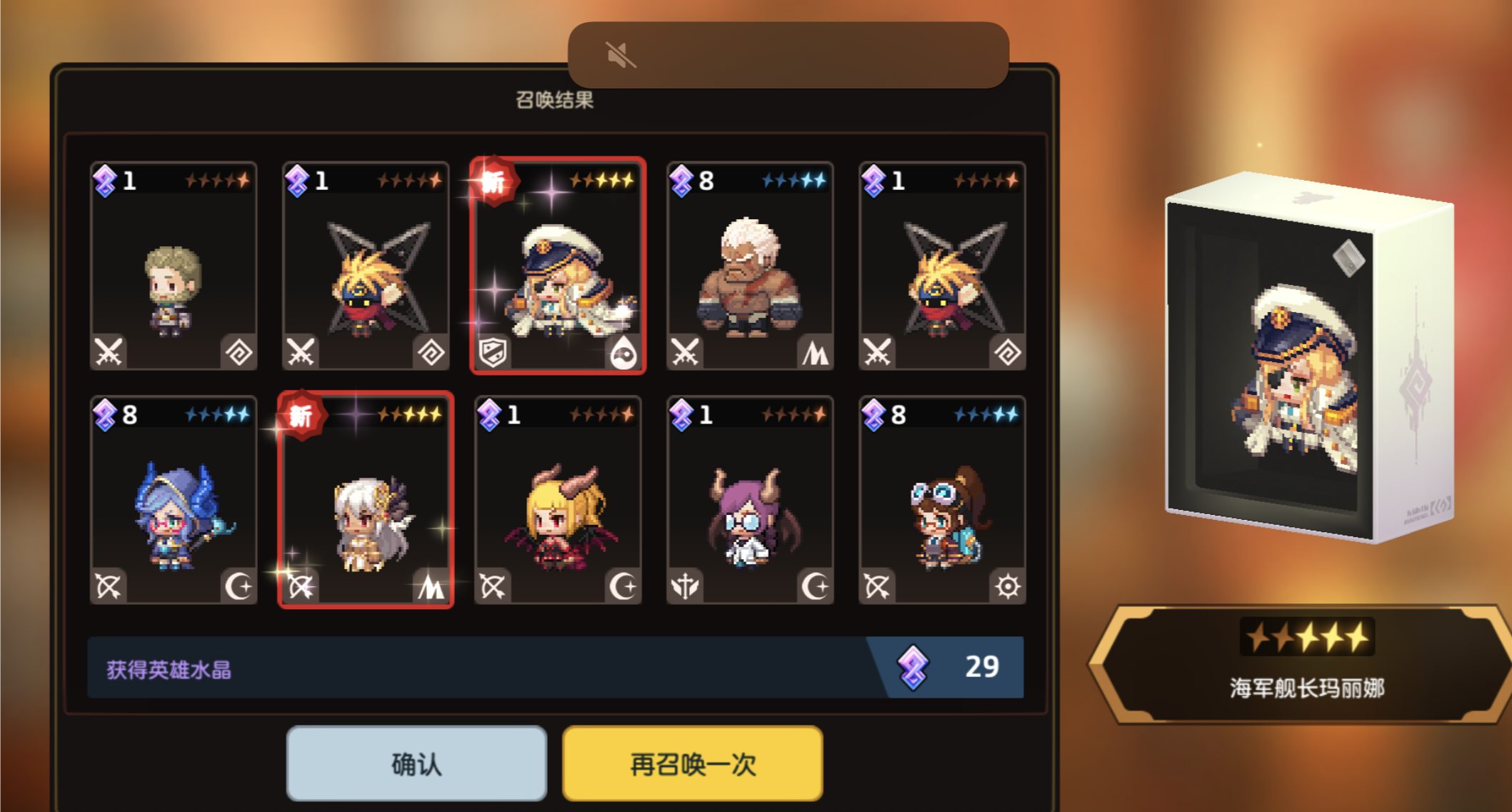Select the brown-haired goggles girl card
The image size is (1512, 812).
(941, 500)
